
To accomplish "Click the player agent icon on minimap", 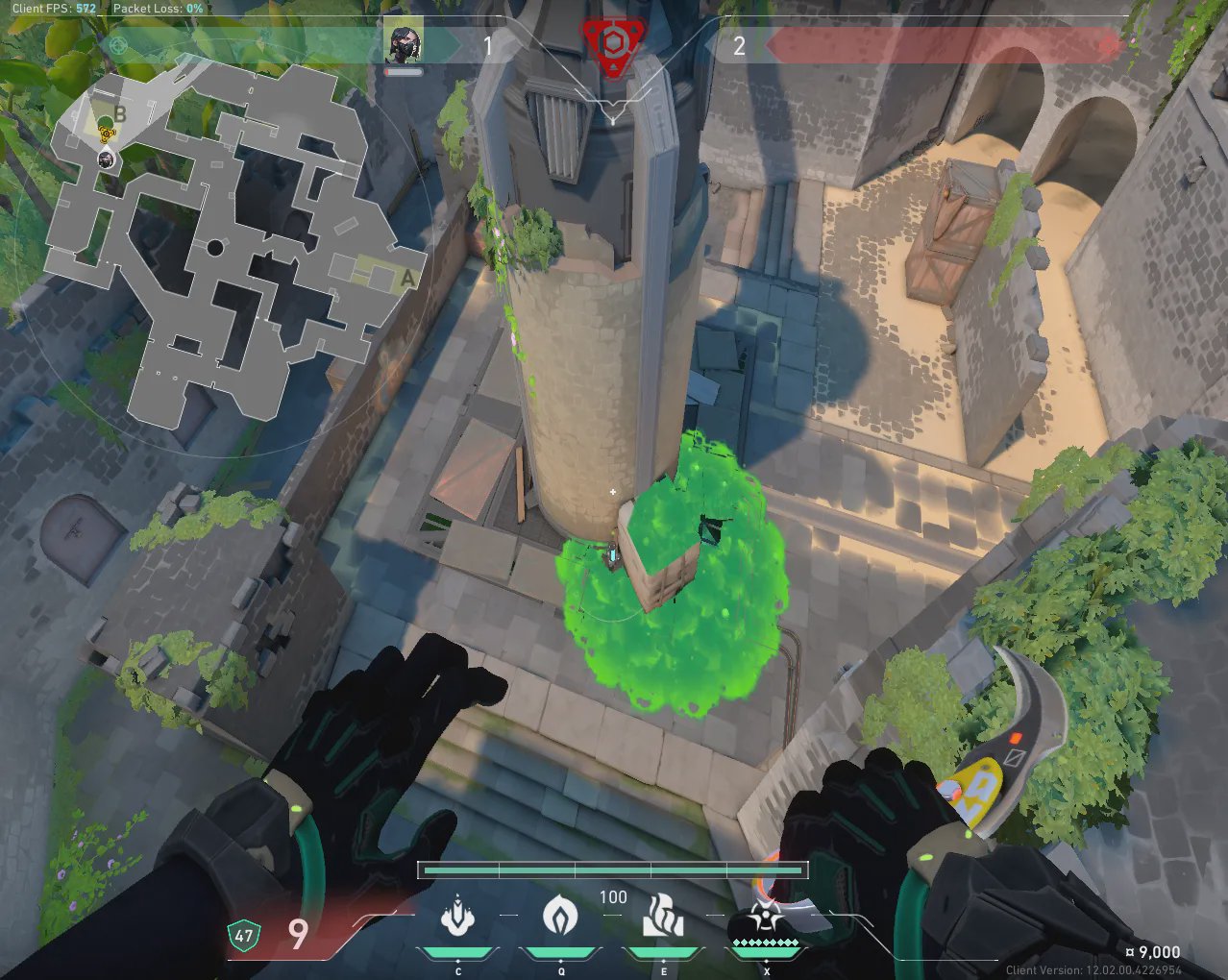I will pos(108,159).
